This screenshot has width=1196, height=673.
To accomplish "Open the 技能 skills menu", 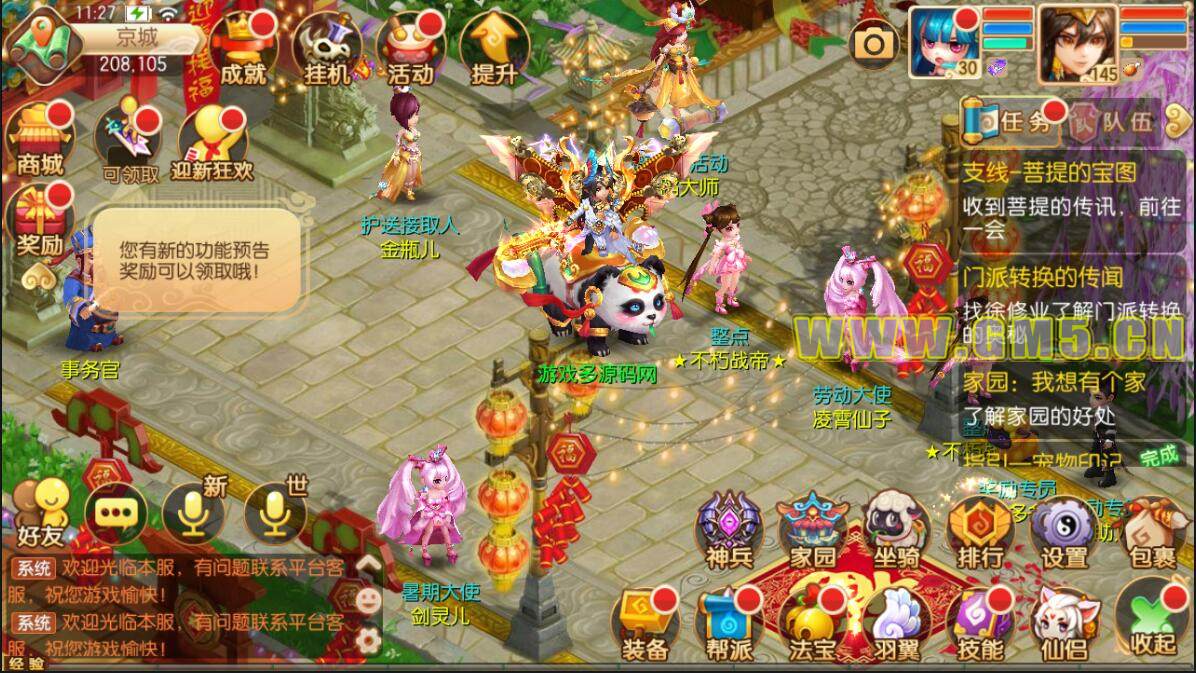I will (x=980, y=622).
